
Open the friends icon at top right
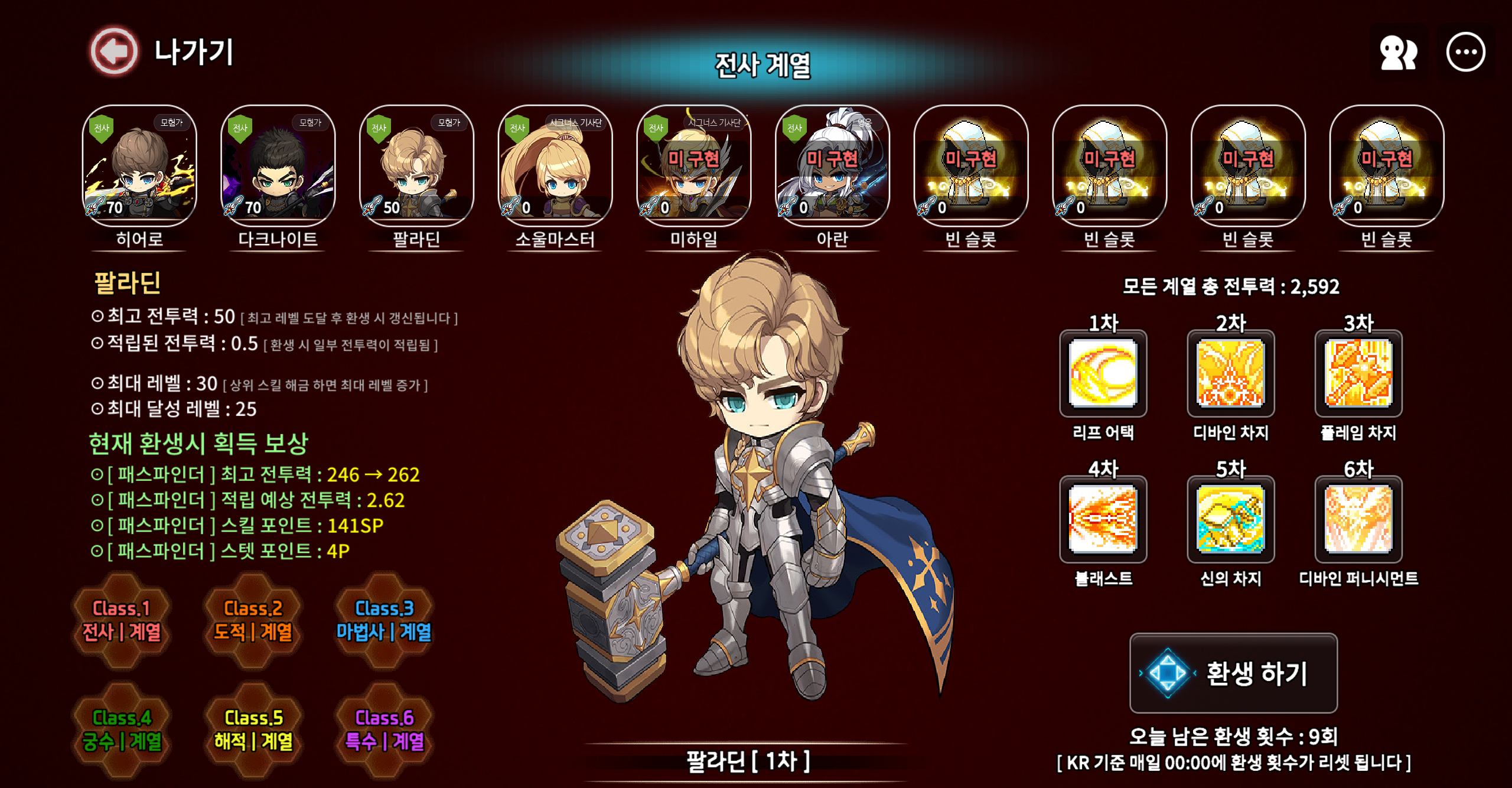1397,53
